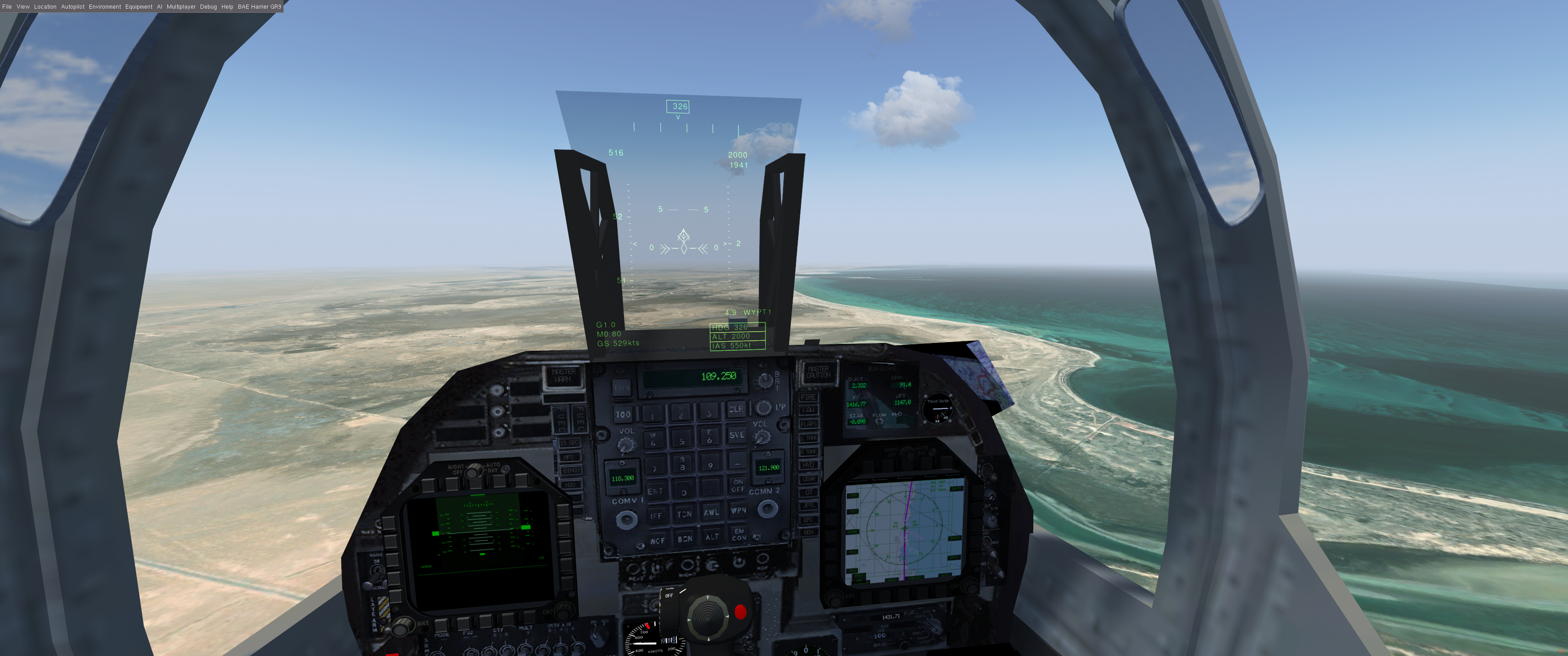Click the MASTER WARN cockpit button
1568x656 pixels.
coord(563,375)
